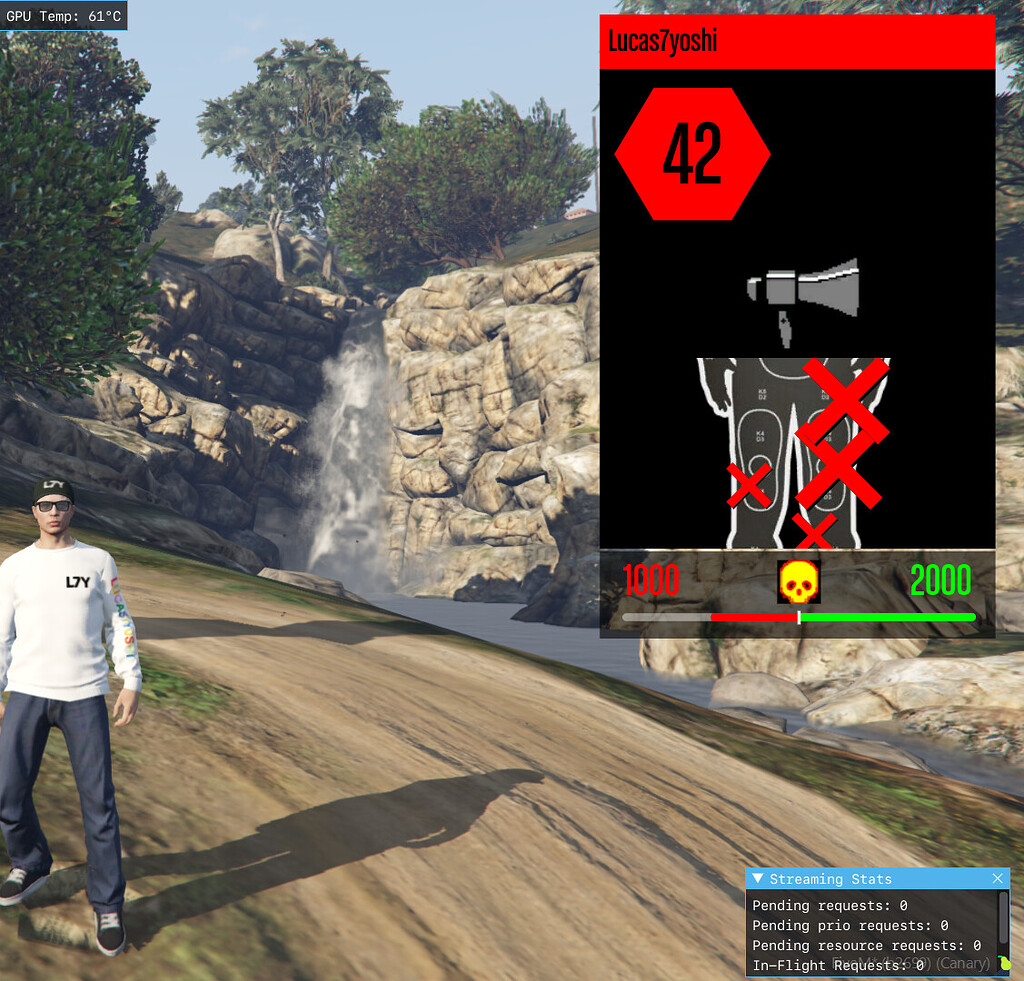Click the level 42 hexagon badge
The width and height of the screenshot is (1024, 981).
[x=692, y=154]
